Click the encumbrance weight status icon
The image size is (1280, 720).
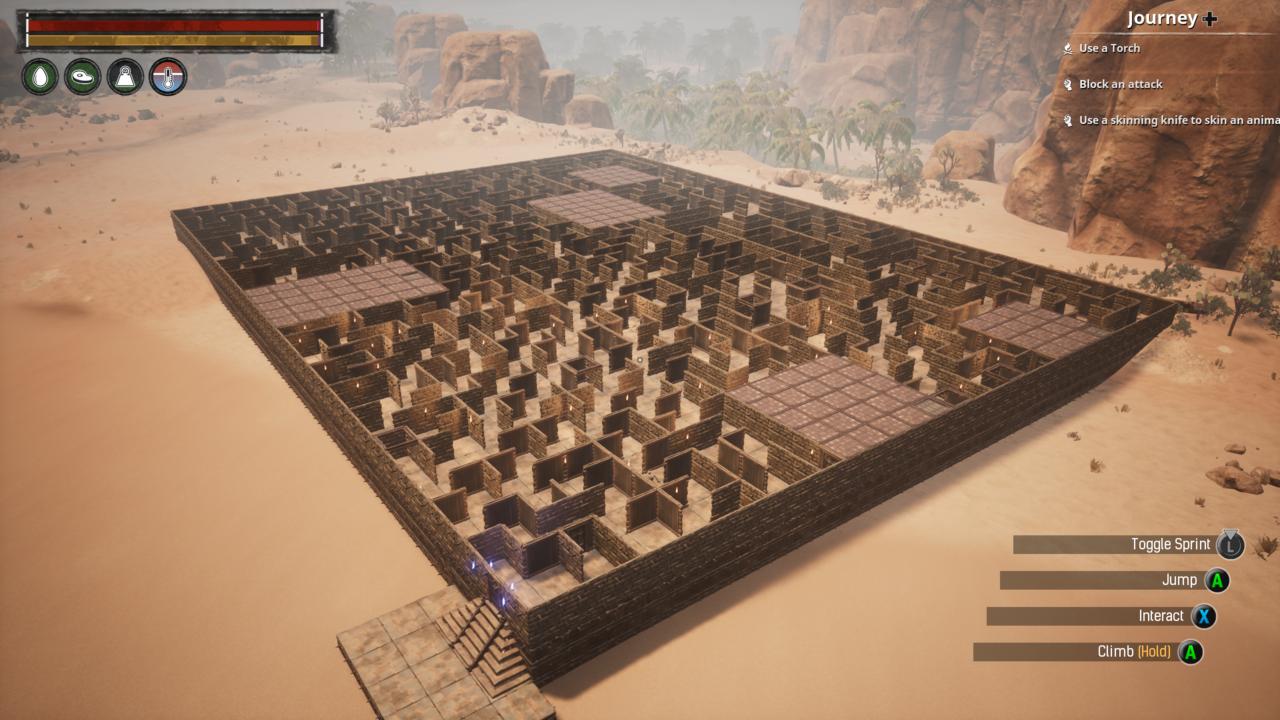(x=124, y=76)
